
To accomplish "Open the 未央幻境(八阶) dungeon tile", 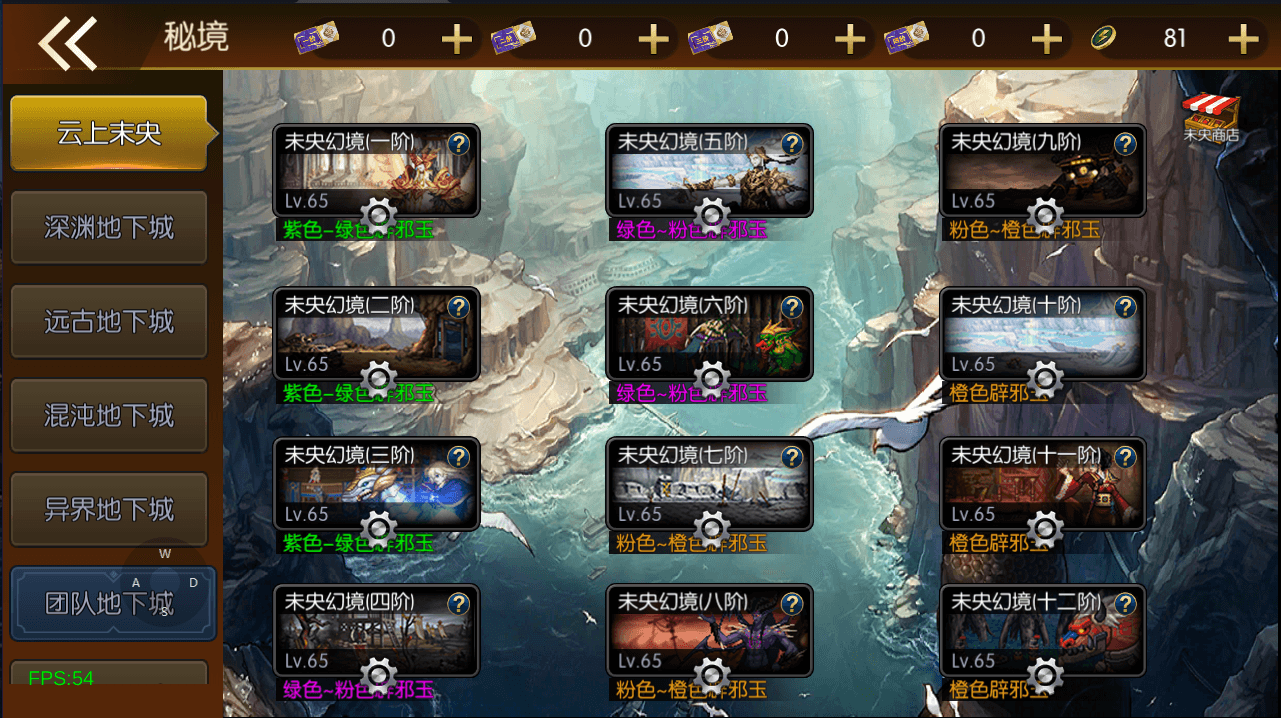I will (x=709, y=630).
